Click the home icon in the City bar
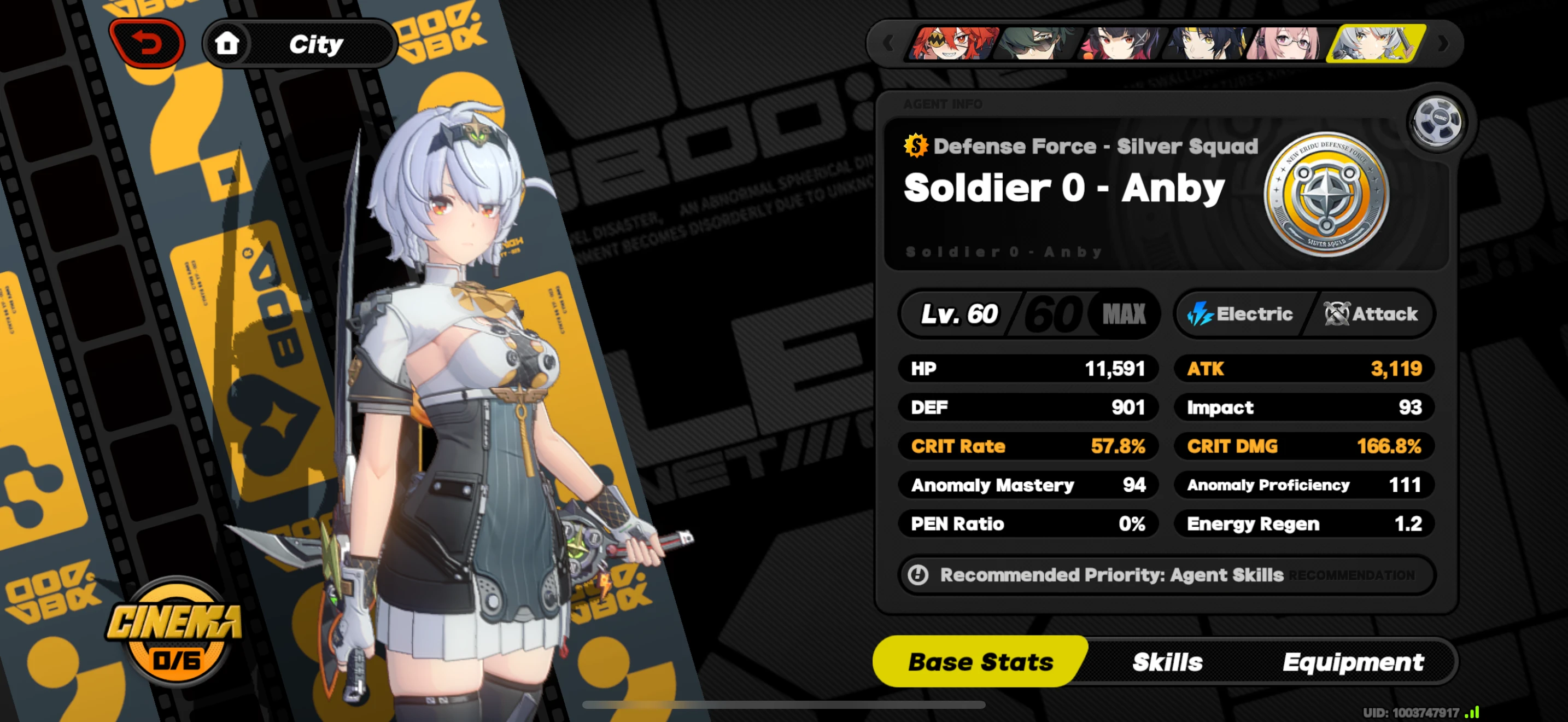Screen dimensions: 1568x722 point(227,43)
